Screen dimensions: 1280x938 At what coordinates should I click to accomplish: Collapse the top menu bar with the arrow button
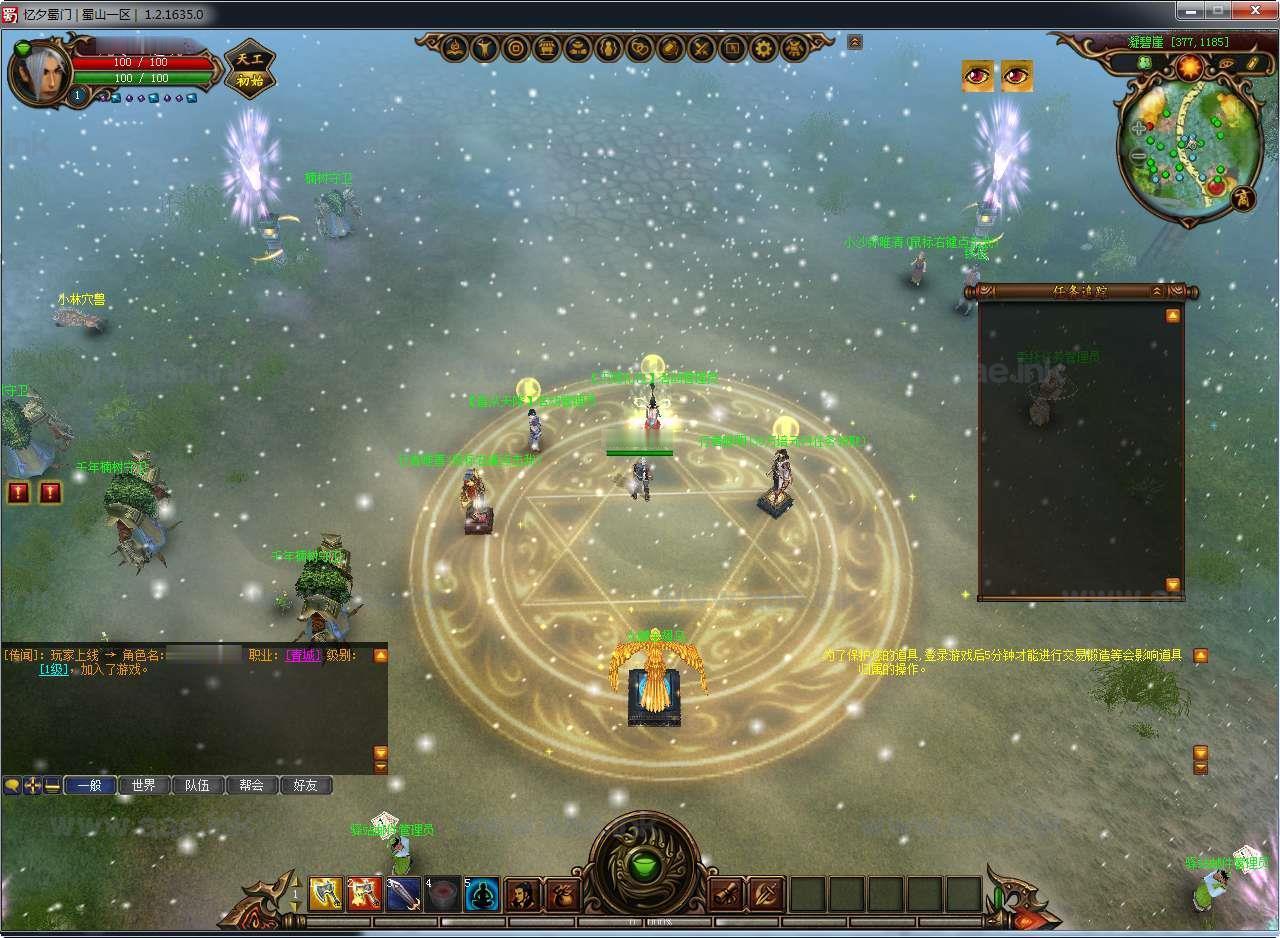coord(855,42)
